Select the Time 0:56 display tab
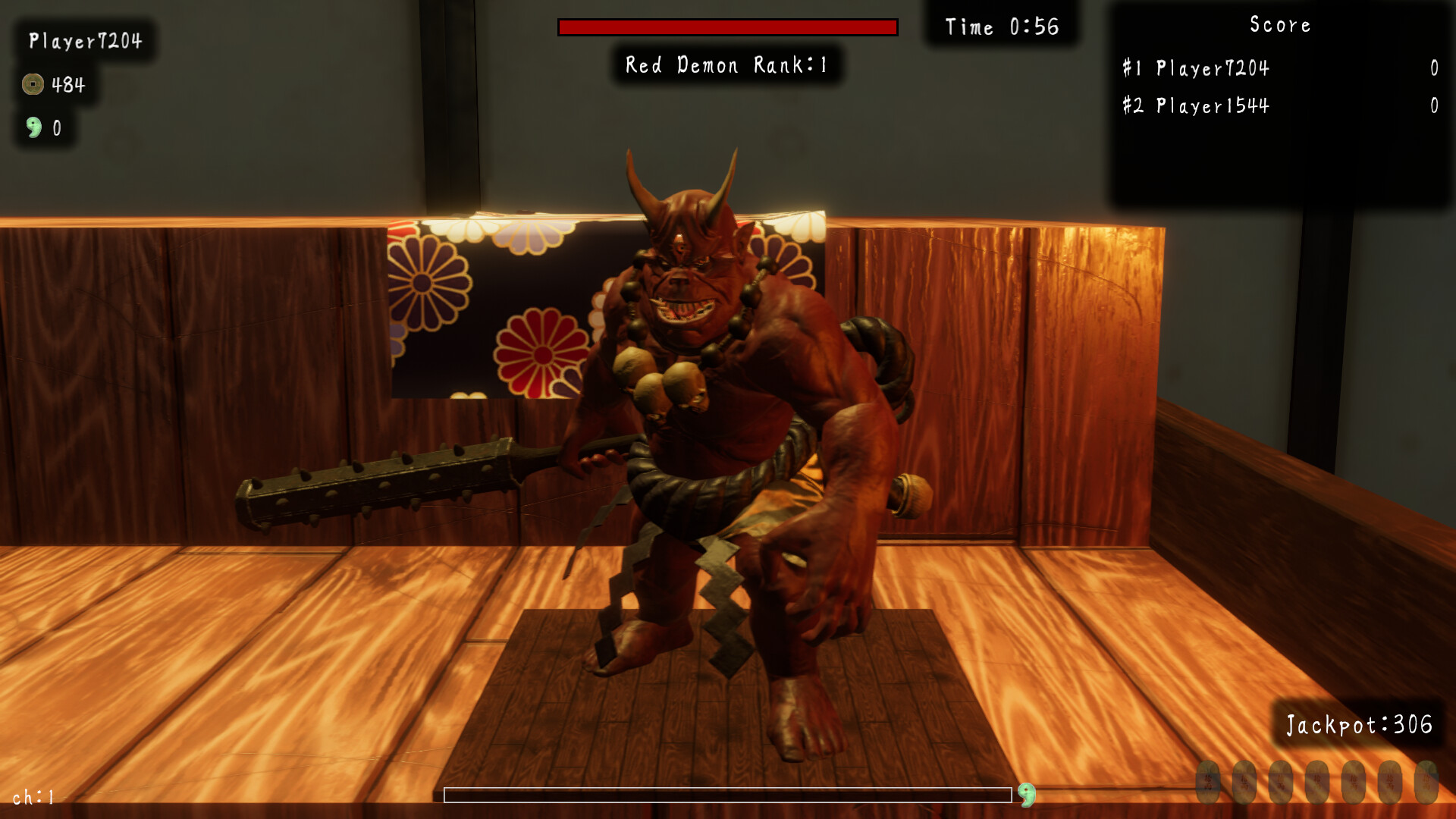1456x819 pixels. 1003,27
